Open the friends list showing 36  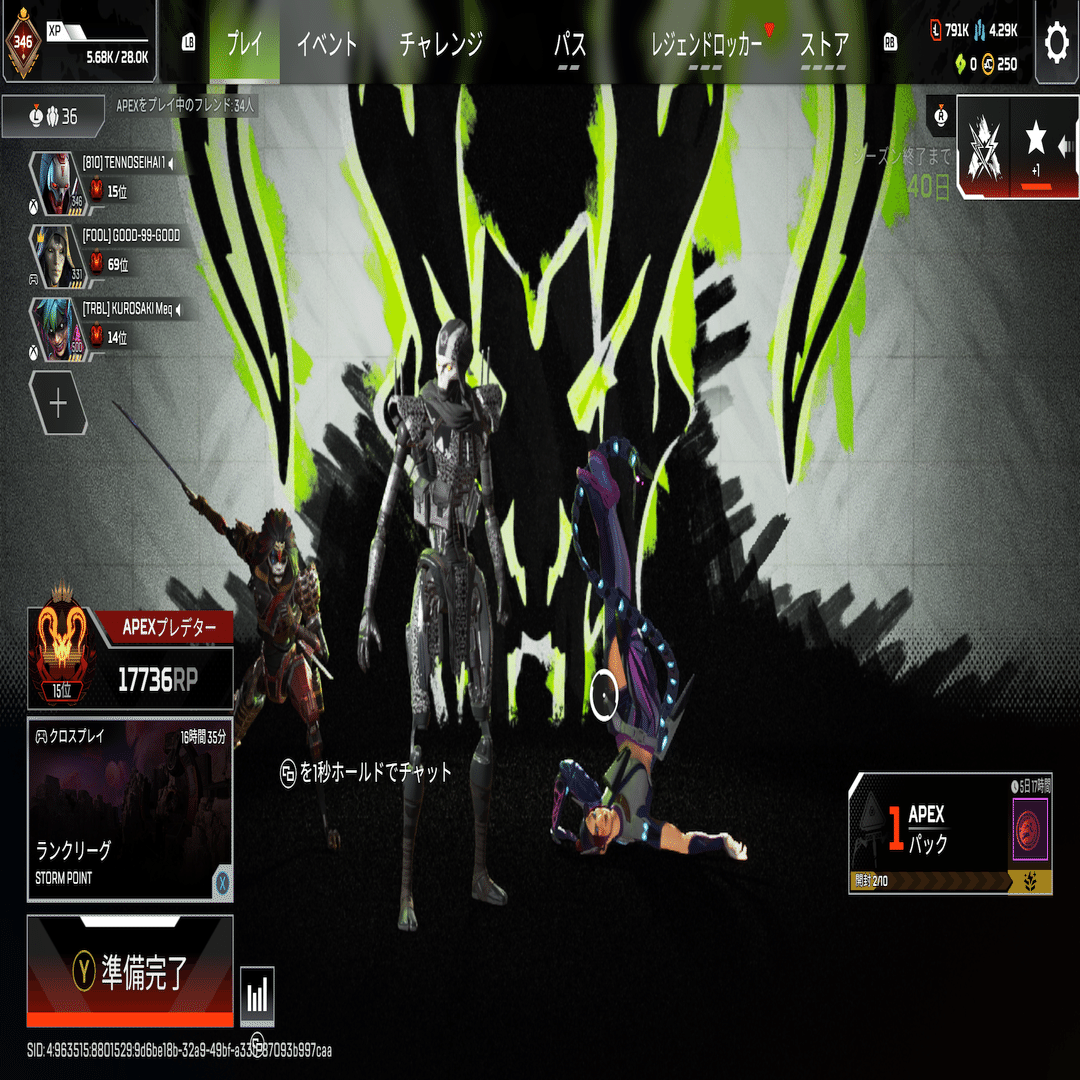[53, 117]
